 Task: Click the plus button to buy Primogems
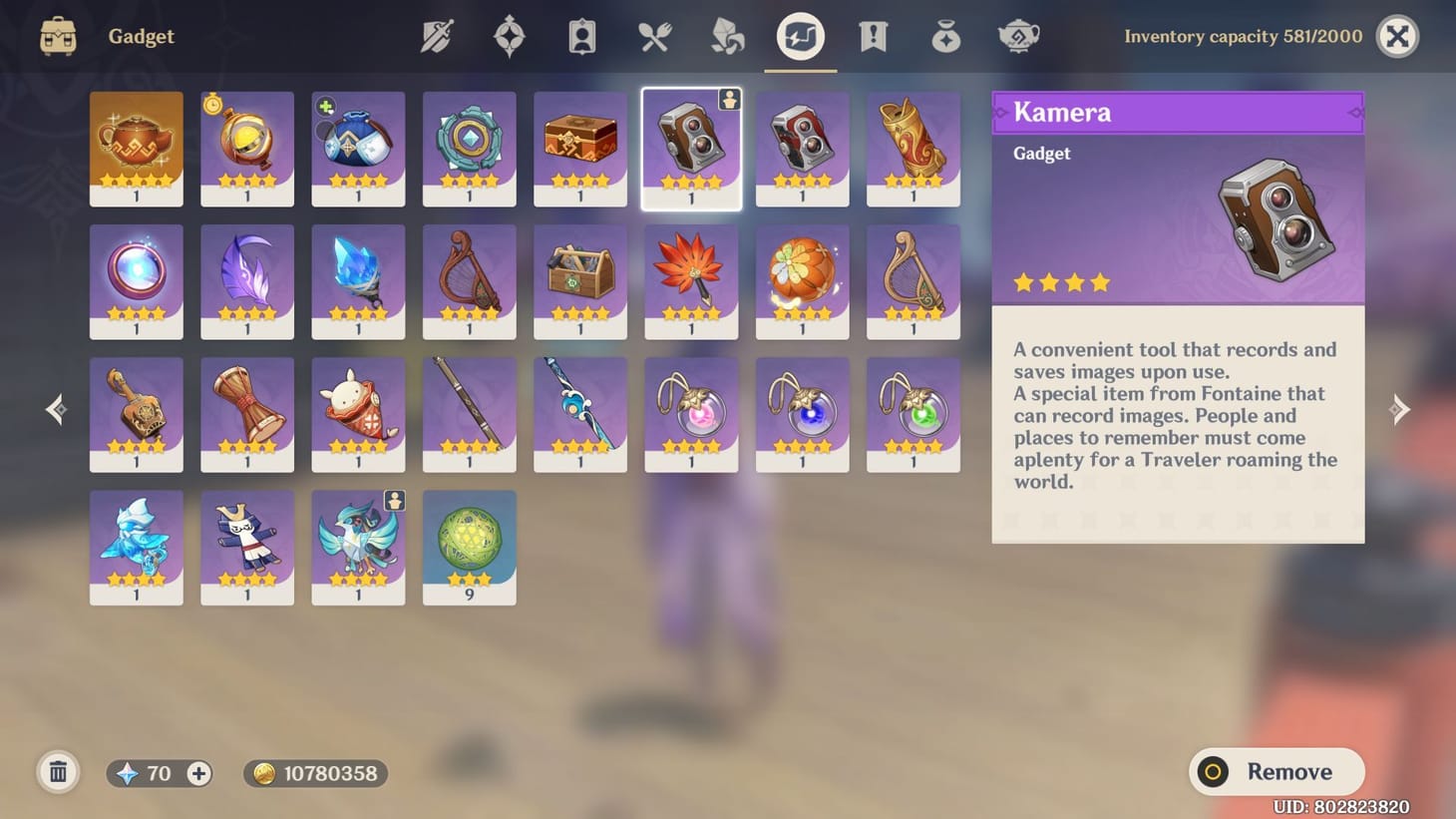198,772
